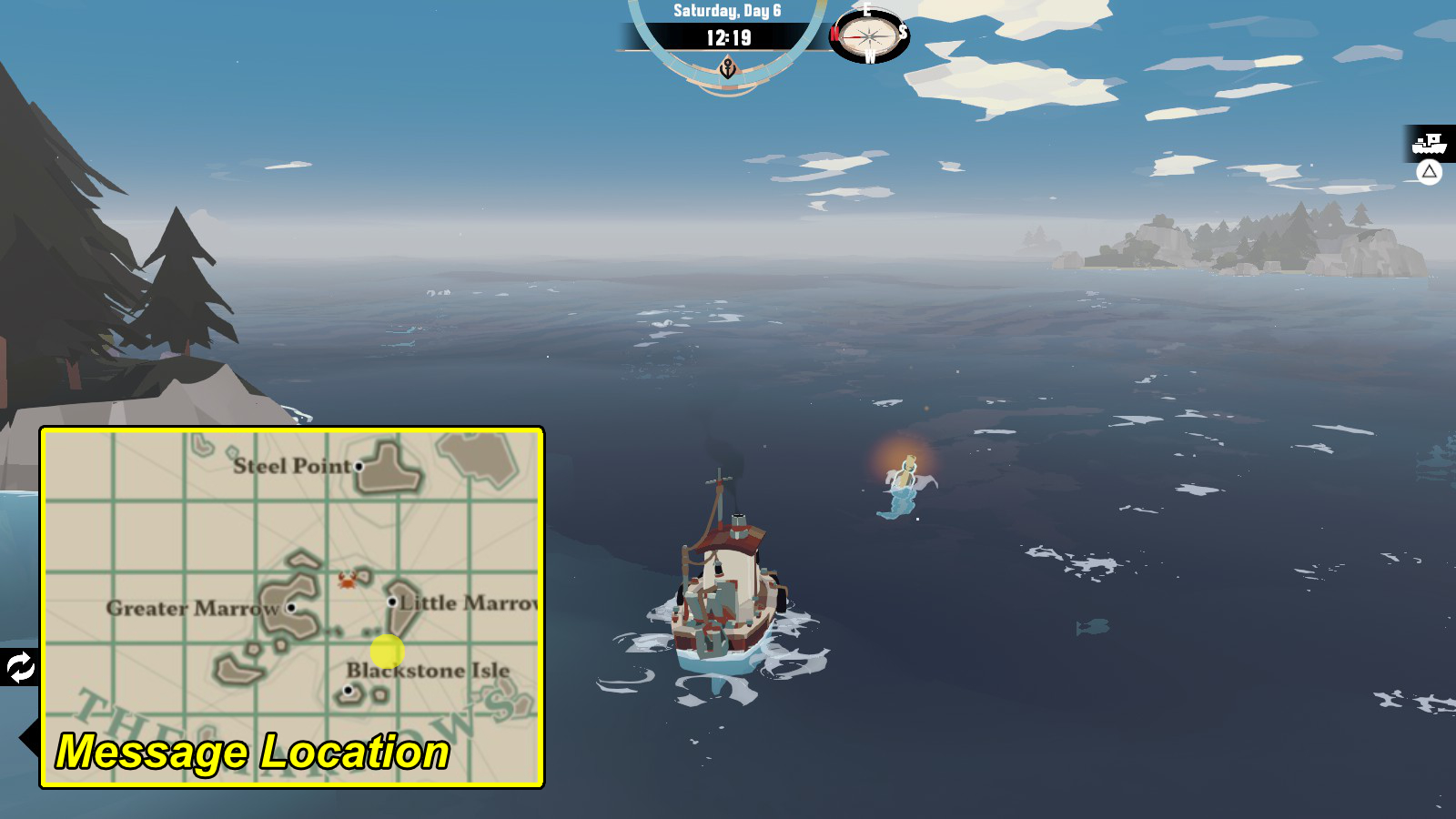1456x819 pixels.
Task: Click the anchor icon beneath the clock
Action: [x=727, y=66]
